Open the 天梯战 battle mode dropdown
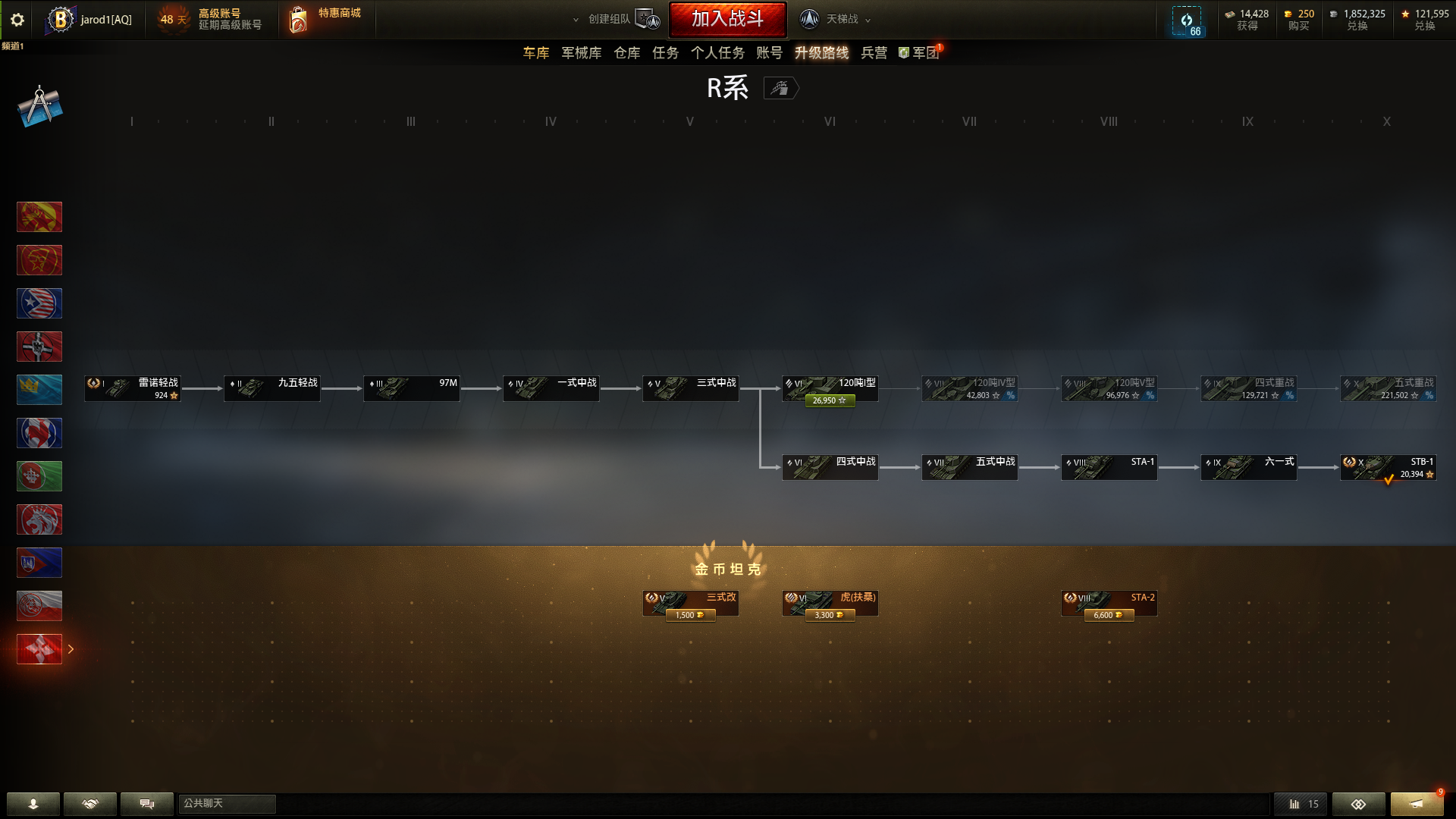This screenshot has width=1456, height=819. [x=842, y=19]
